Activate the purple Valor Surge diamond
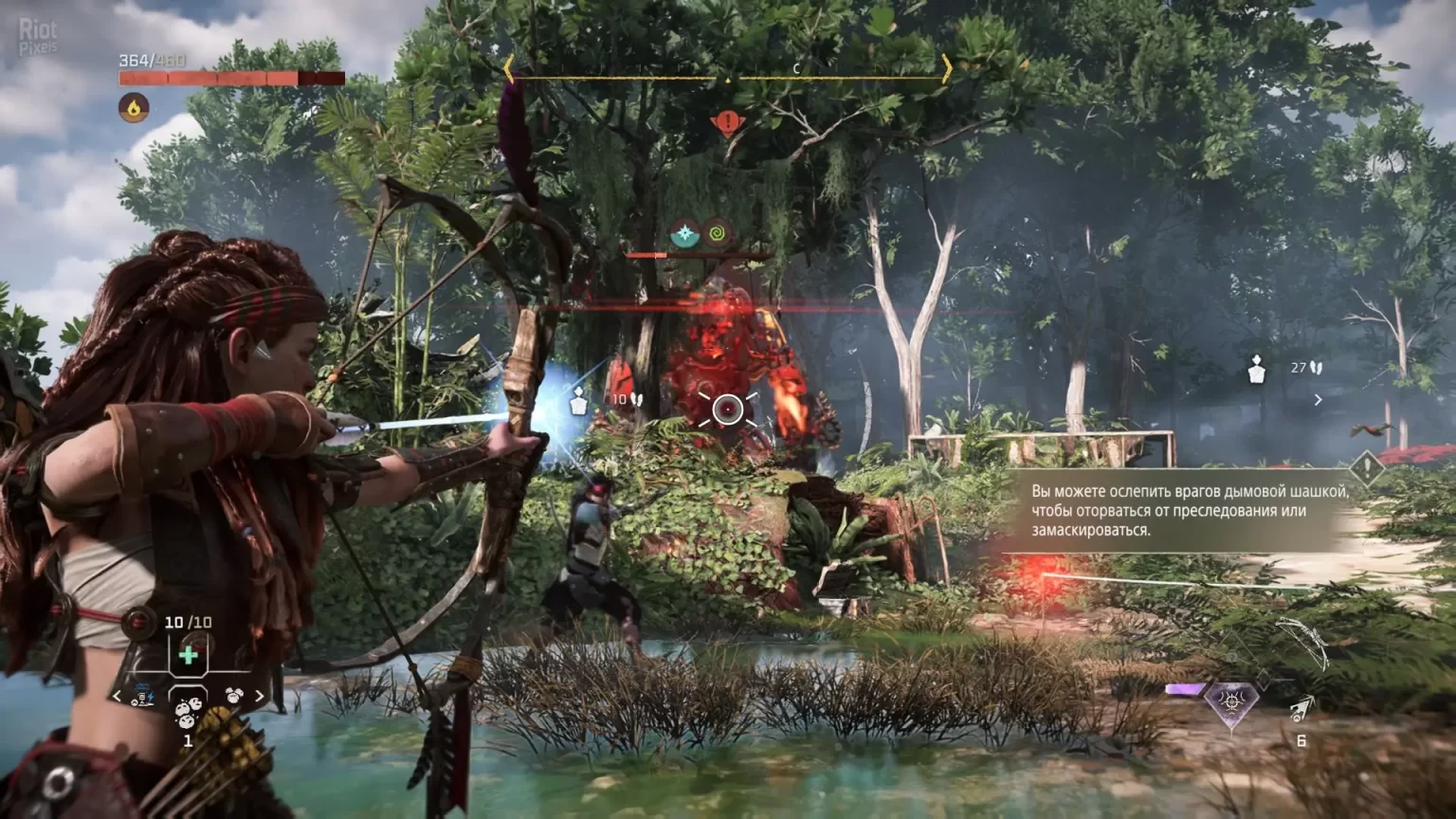This screenshot has height=819, width=1456. (x=1230, y=702)
